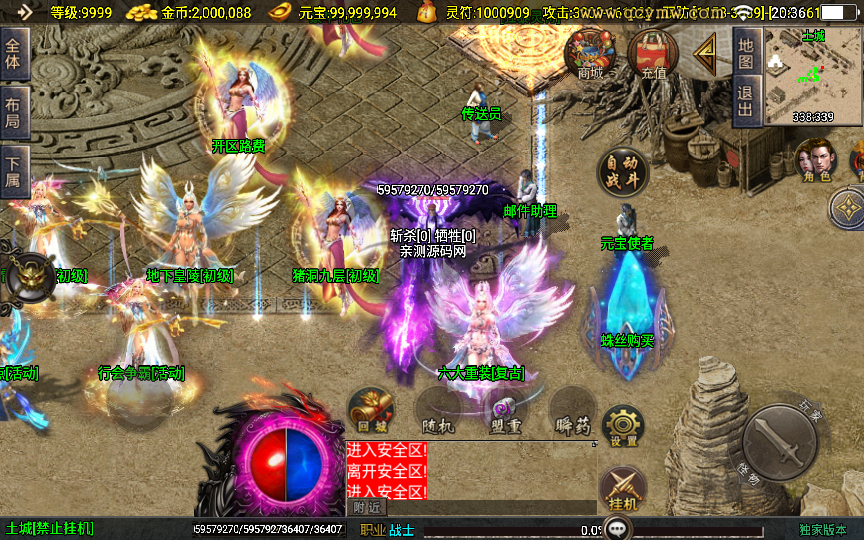The width and height of the screenshot is (864, 540).
Task: Open the 设置 settings gear
Action: pyautogui.click(x=623, y=427)
